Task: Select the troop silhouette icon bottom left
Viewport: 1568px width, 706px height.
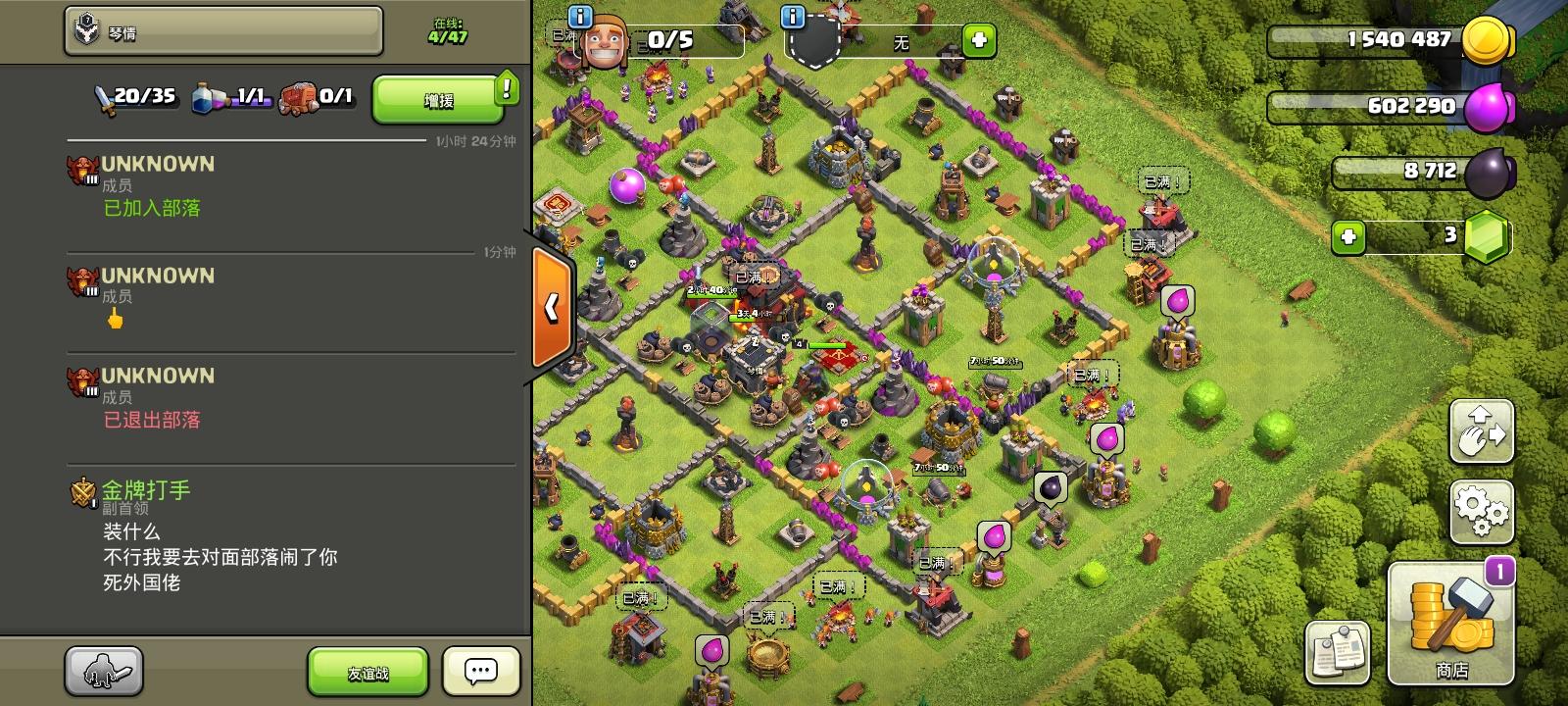Action: 102,670
